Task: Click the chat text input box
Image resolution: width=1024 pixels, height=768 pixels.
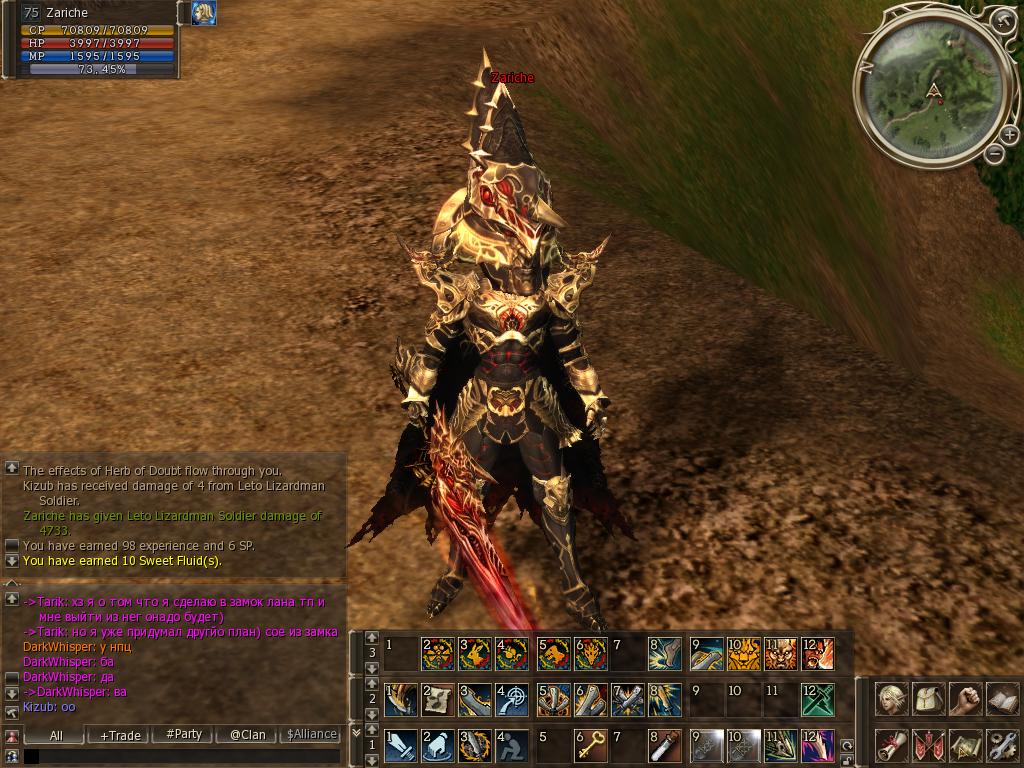Action: coord(180,757)
